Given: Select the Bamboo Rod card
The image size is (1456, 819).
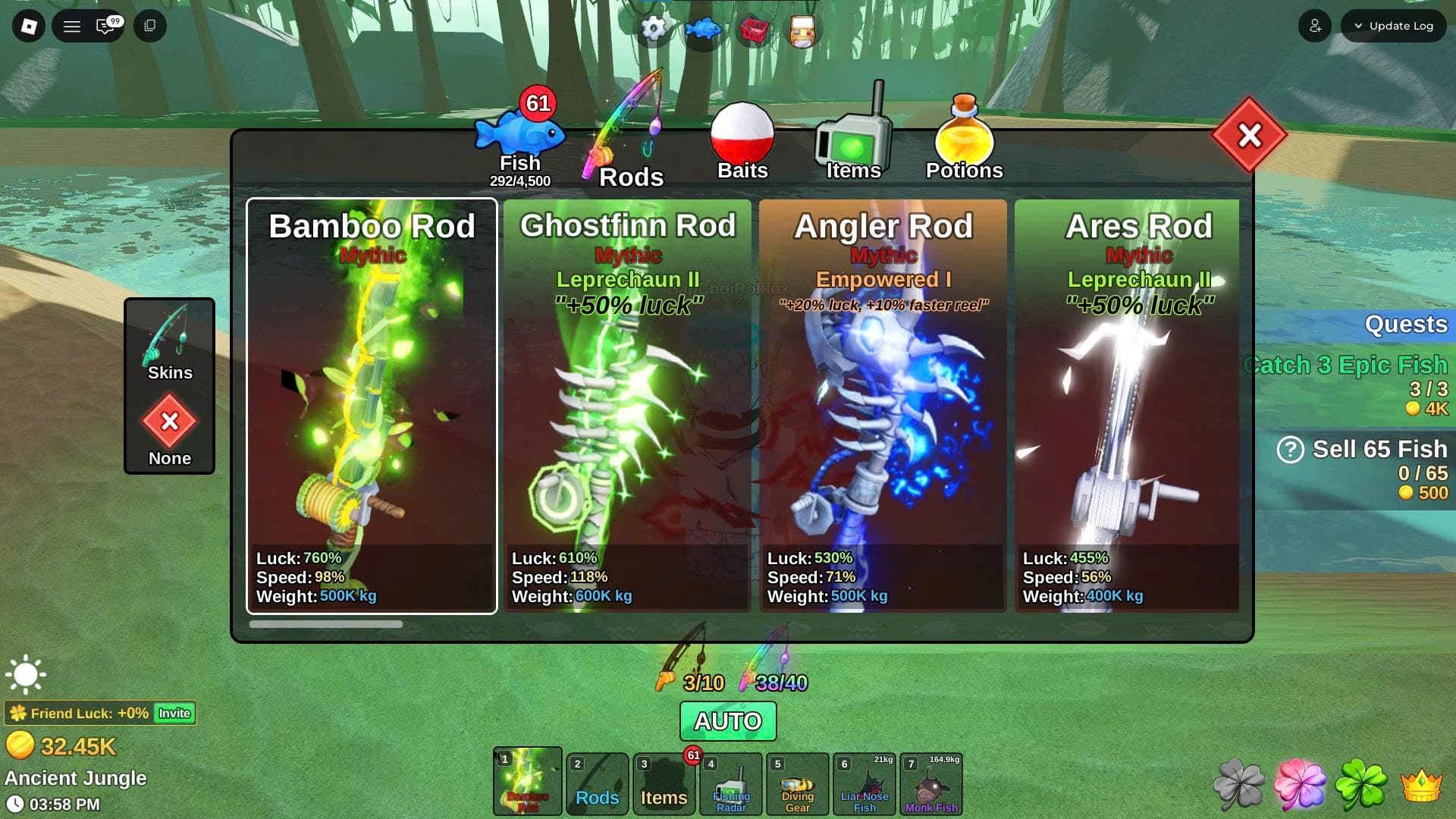Looking at the screenshot, I should coord(372,406).
